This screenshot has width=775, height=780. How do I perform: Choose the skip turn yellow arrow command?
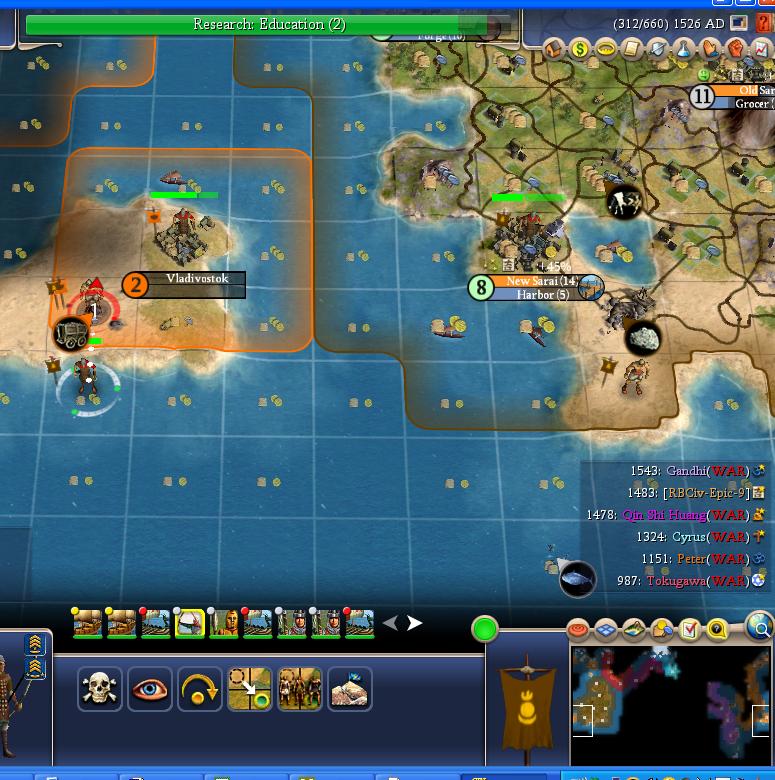click(x=199, y=689)
